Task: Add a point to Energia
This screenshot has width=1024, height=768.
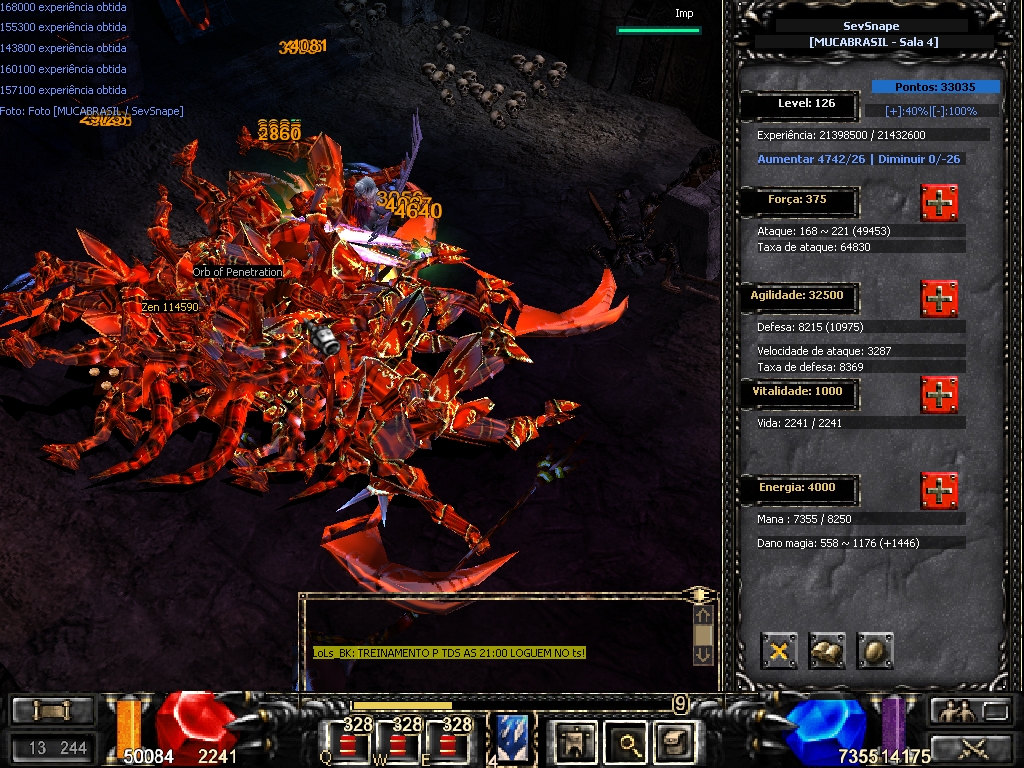Action: (x=939, y=491)
